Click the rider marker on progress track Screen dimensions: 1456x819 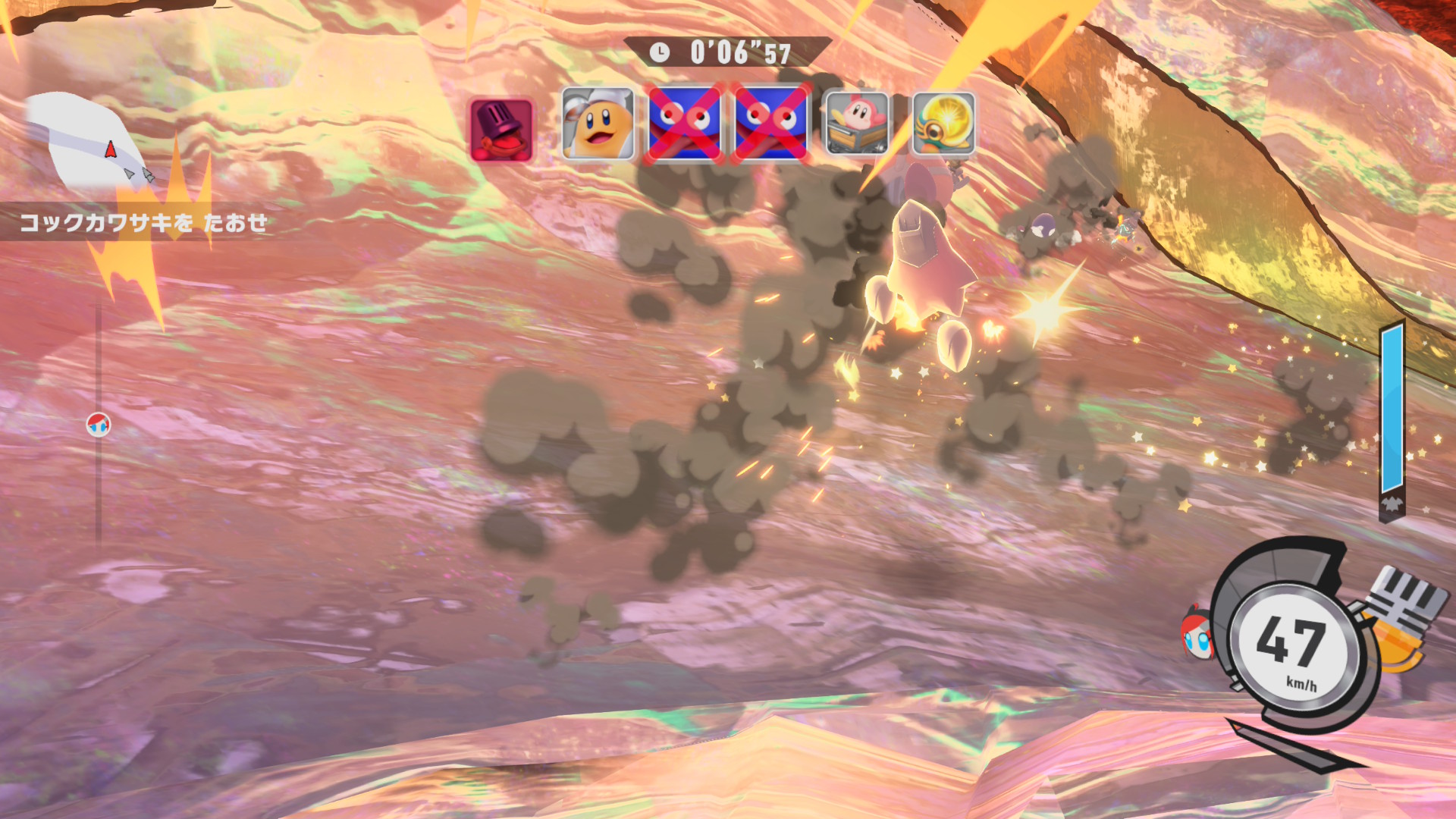[x=99, y=425]
